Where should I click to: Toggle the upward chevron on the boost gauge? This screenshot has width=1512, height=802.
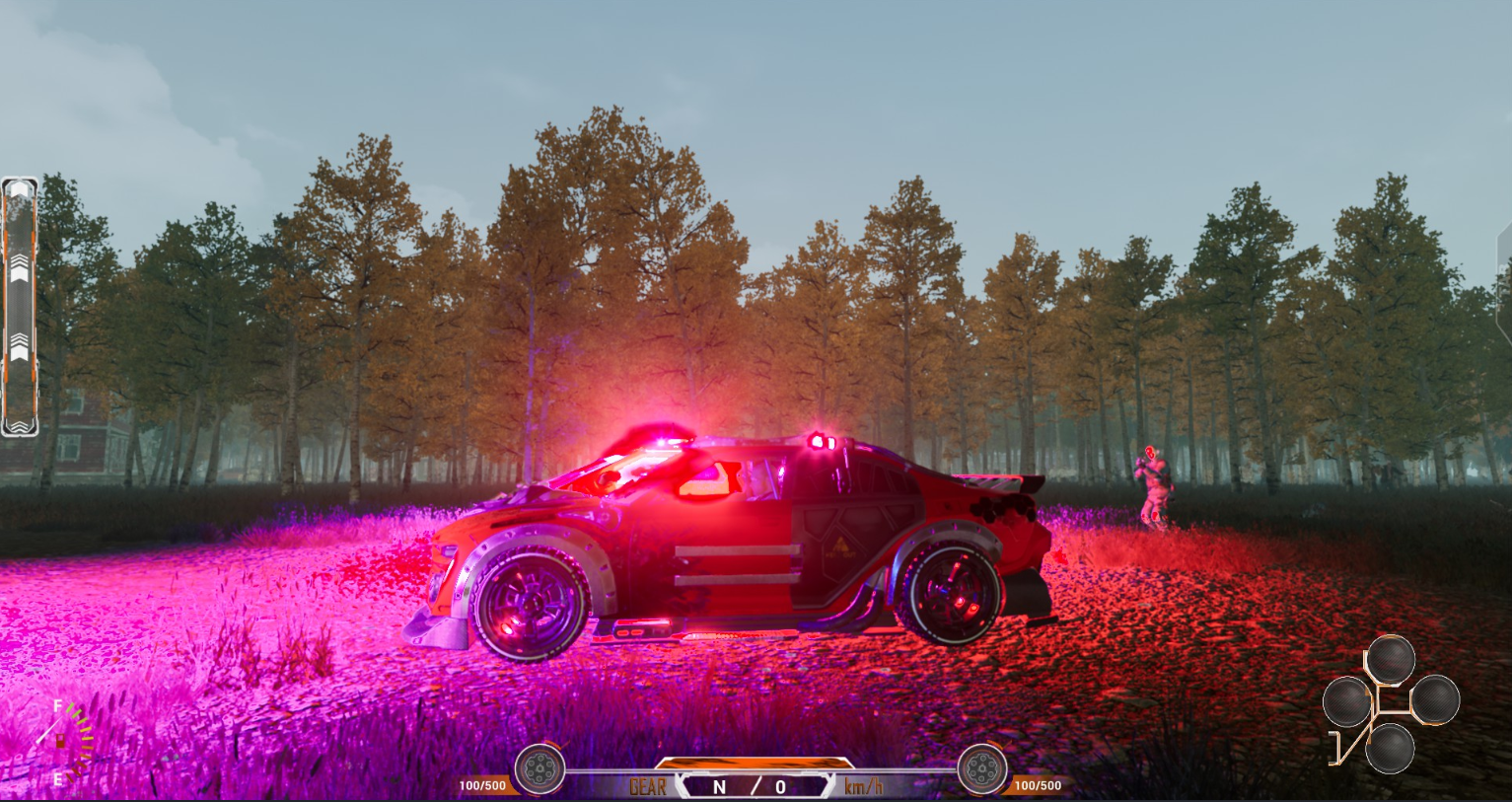21,264
